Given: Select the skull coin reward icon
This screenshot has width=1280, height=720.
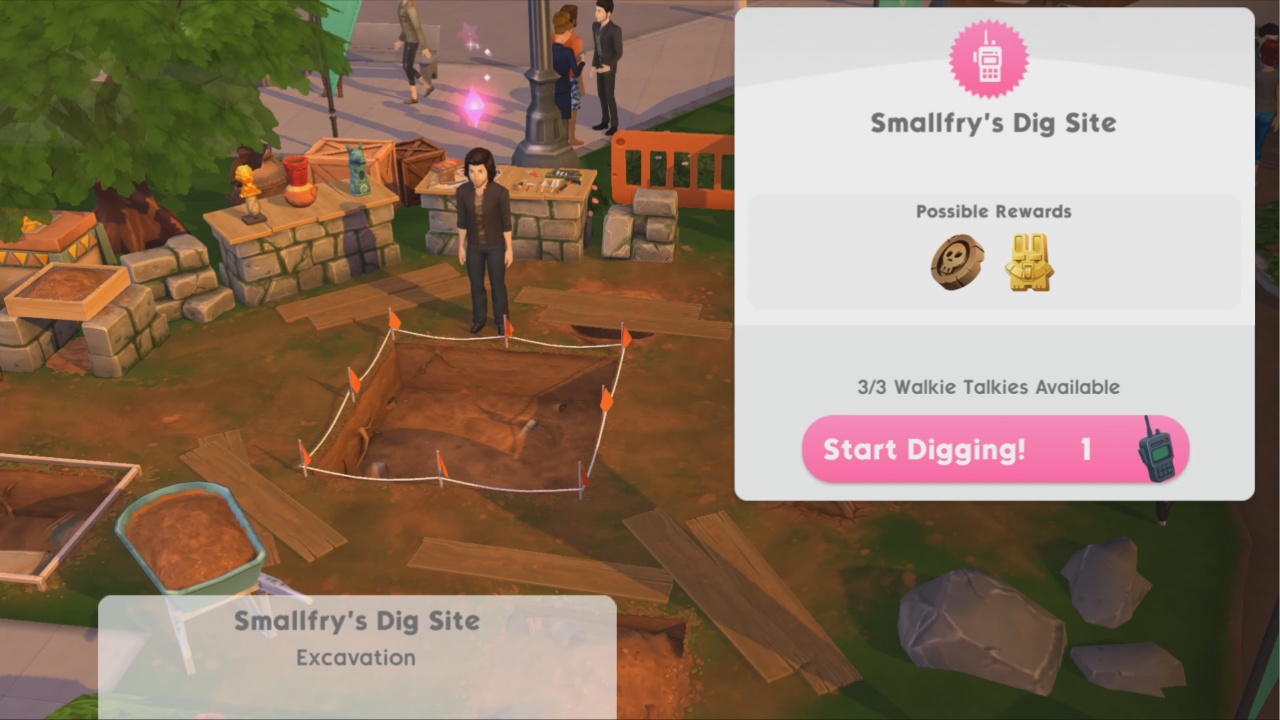Looking at the screenshot, I should (957, 263).
